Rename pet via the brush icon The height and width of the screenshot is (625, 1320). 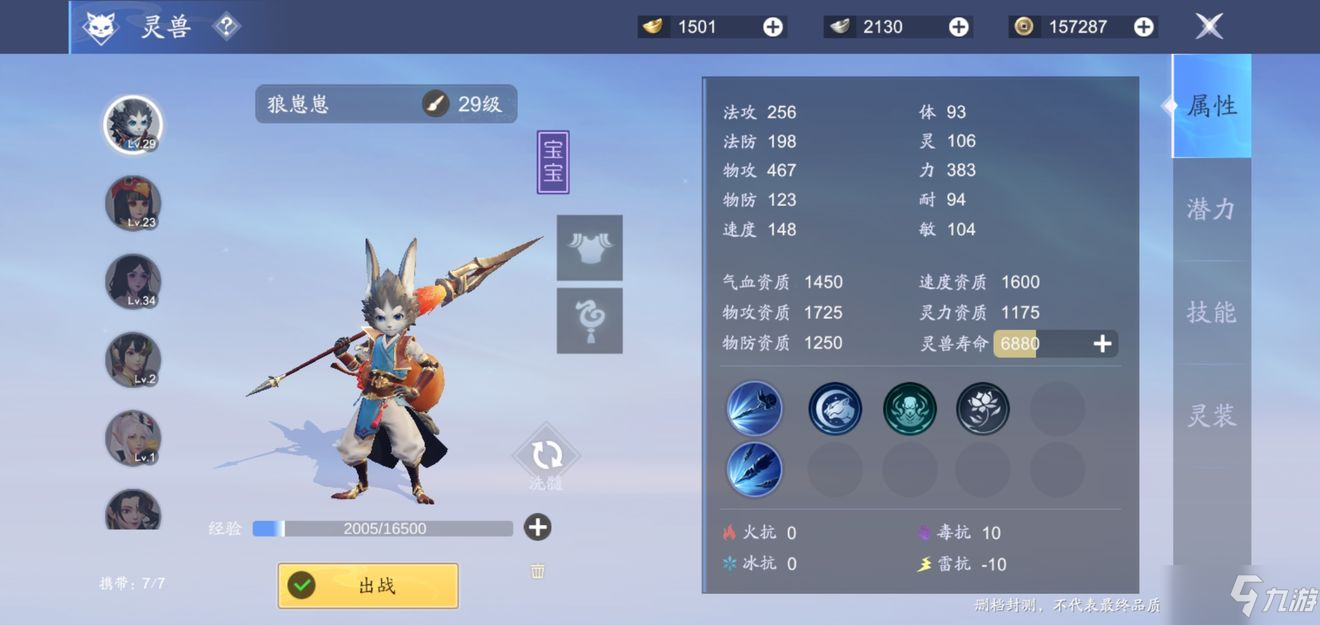point(435,103)
